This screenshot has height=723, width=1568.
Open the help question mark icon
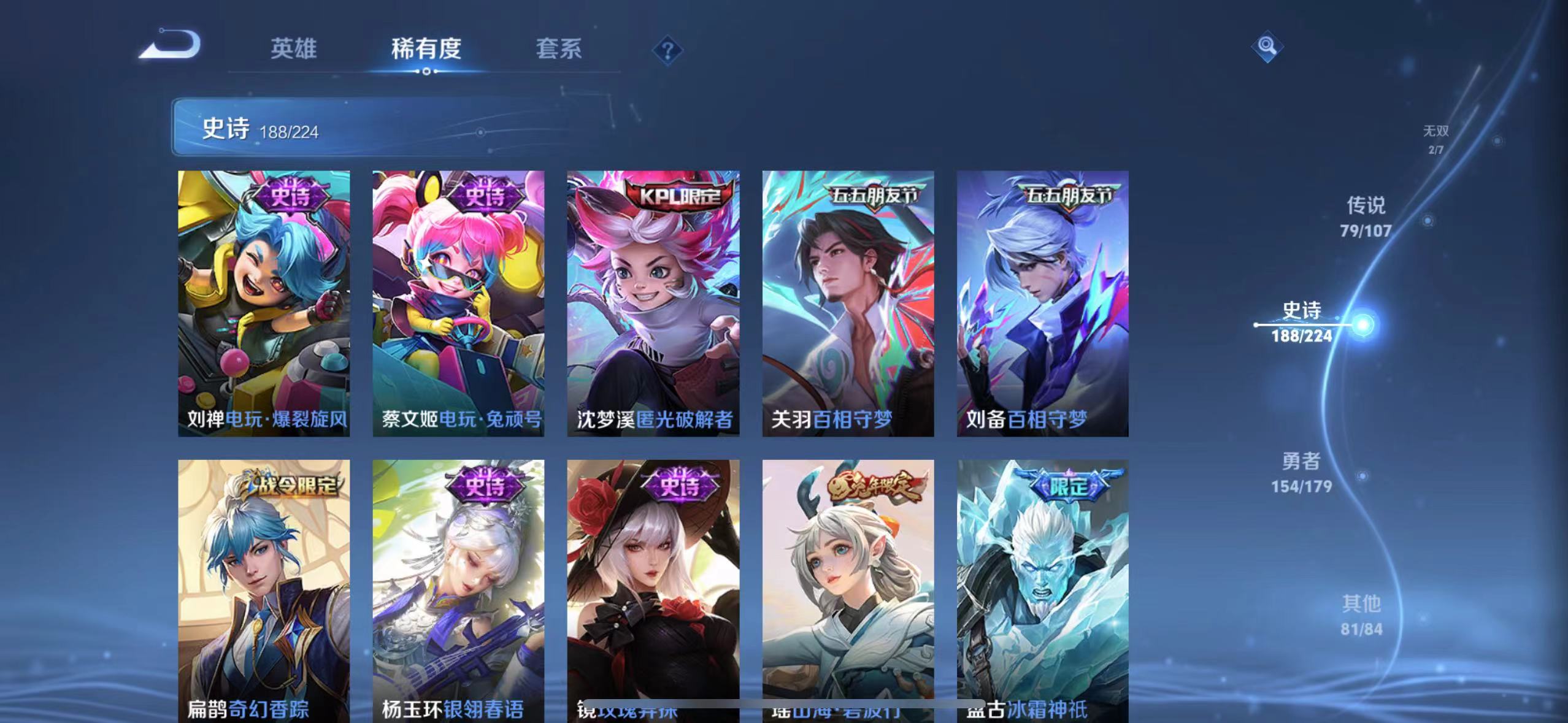[668, 49]
